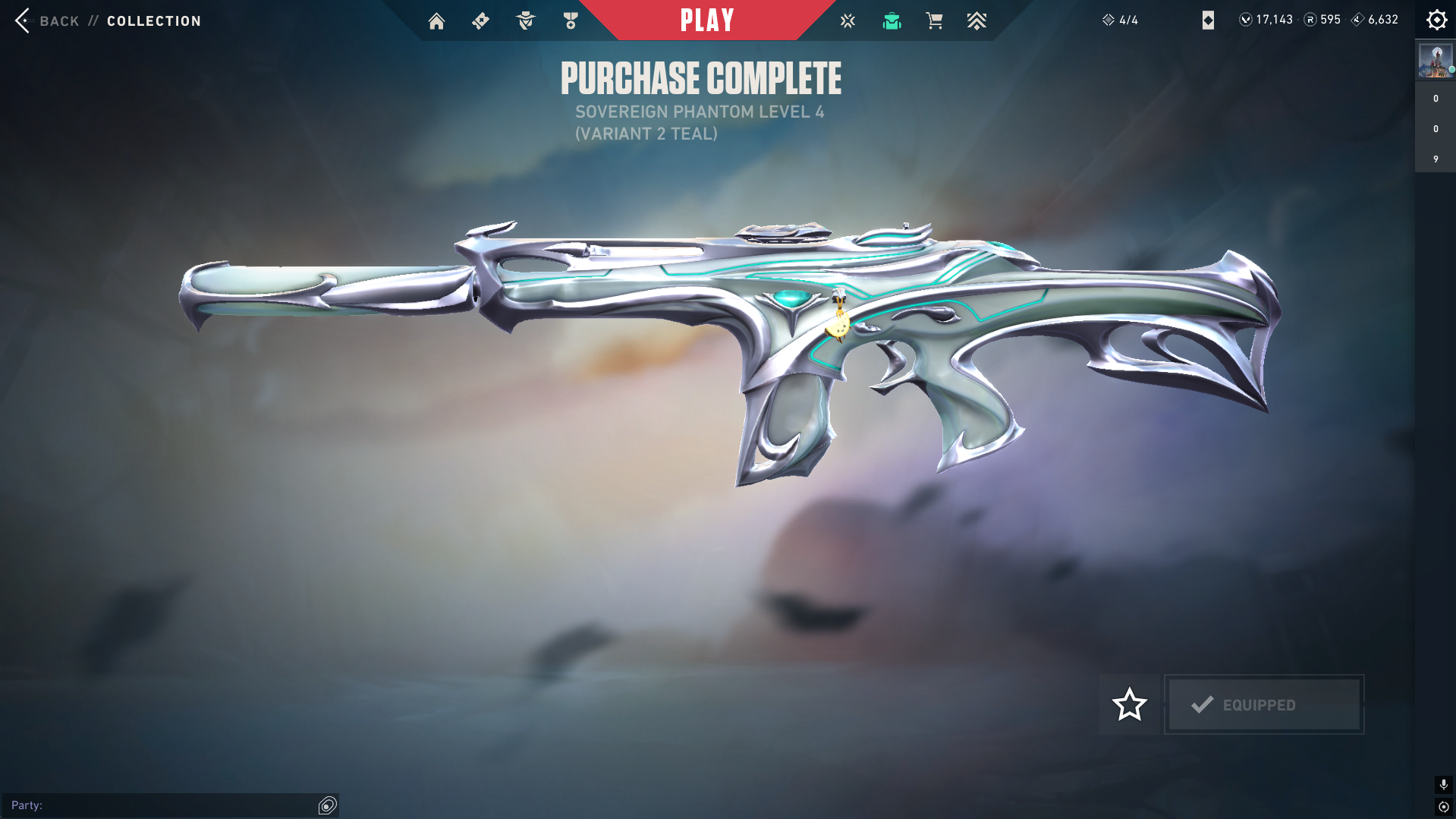
Task: Open the Valorant Points balance
Action: click(1266, 20)
